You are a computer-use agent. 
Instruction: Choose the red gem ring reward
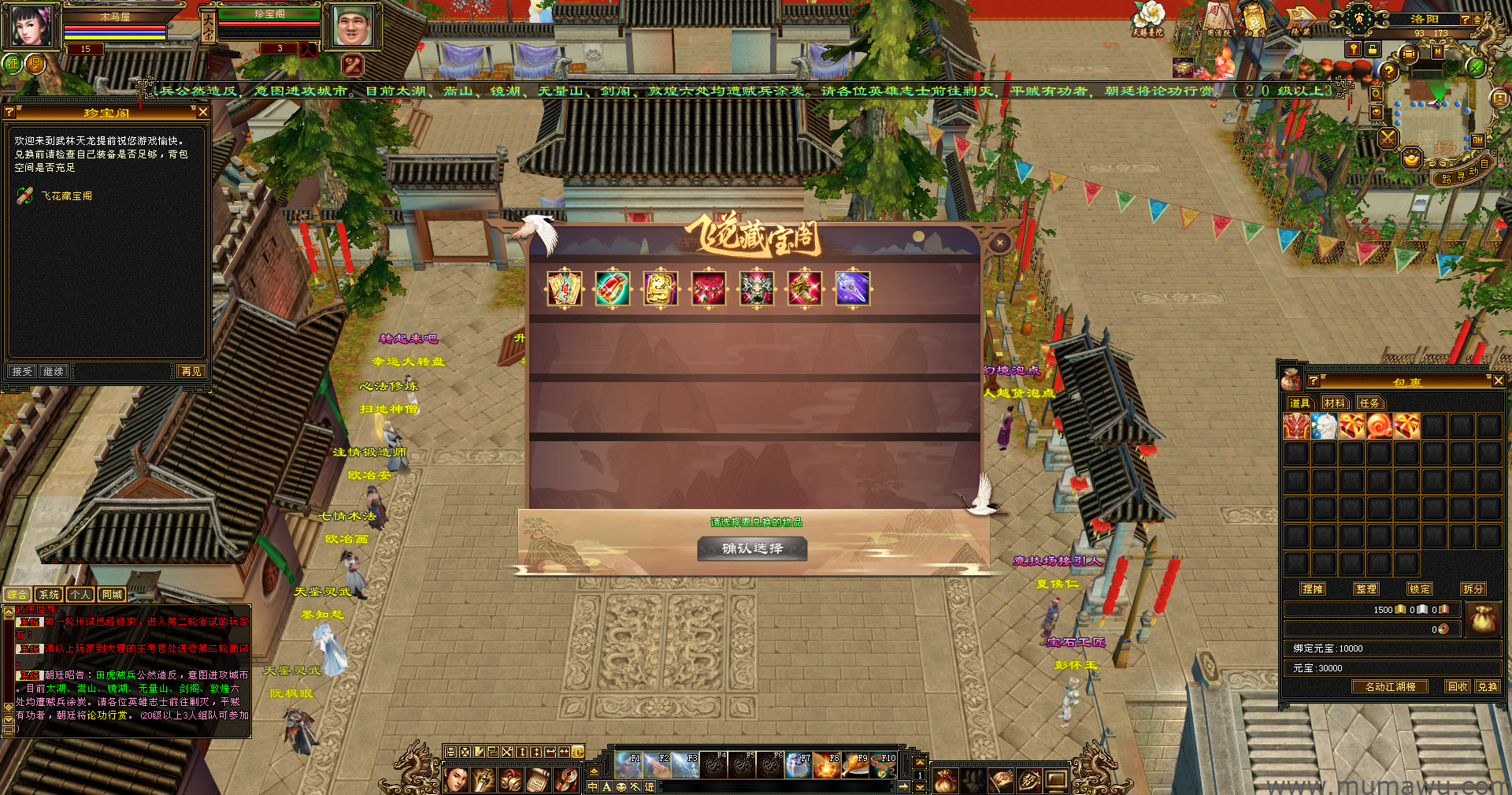click(613, 288)
